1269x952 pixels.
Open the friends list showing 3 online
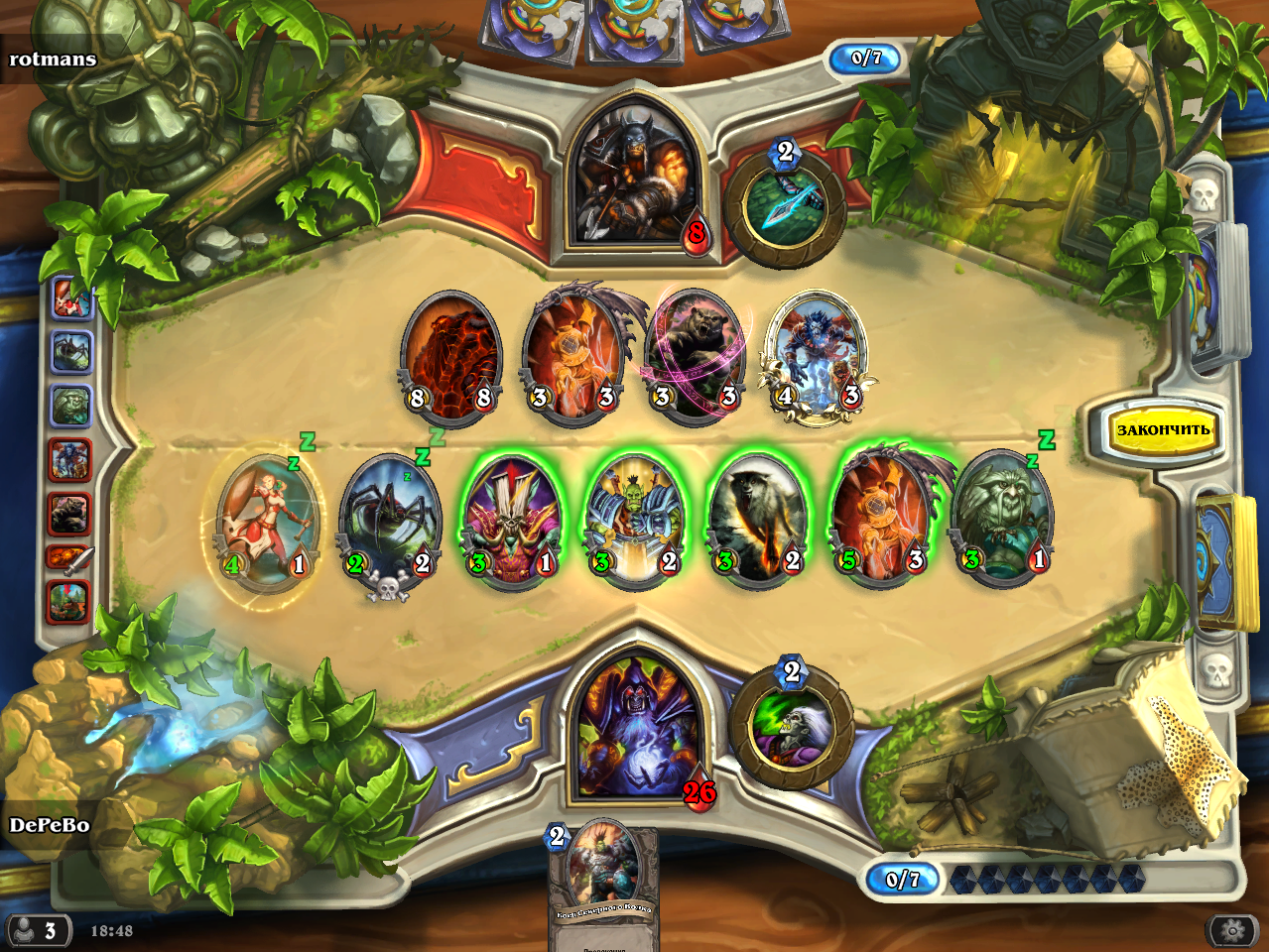(x=37, y=930)
